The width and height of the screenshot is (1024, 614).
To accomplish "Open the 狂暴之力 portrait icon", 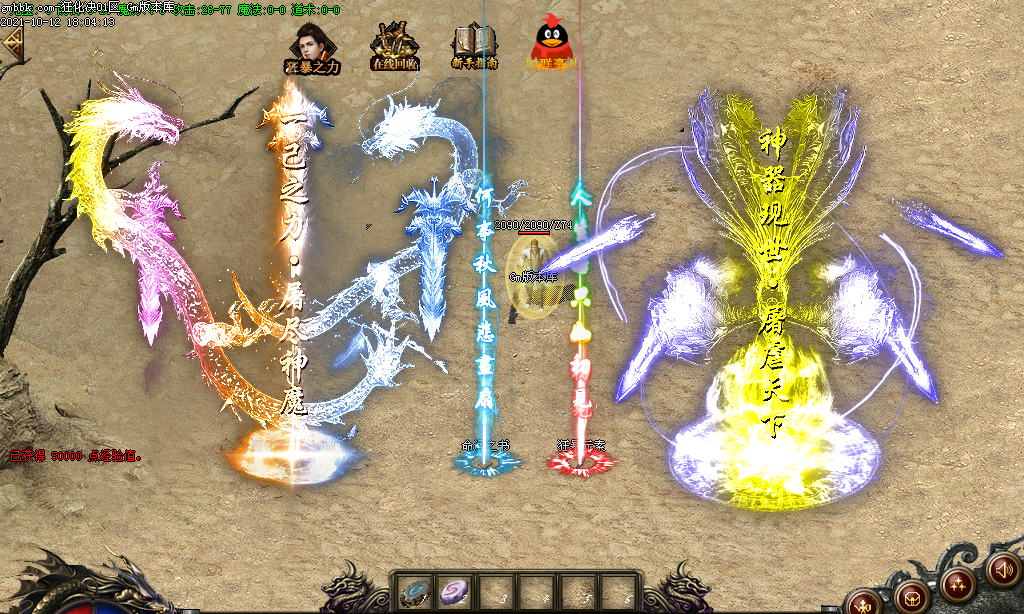I will (x=312, y=47).
